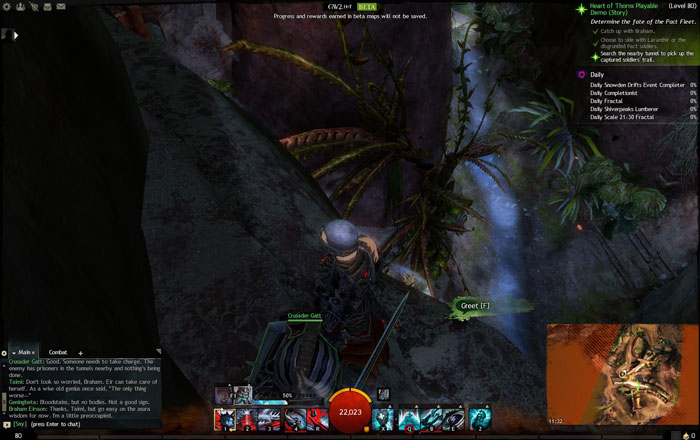Open chat options gear beside Main tab
This screenshot has width=700, height=440.
click(x=7, y=352)
